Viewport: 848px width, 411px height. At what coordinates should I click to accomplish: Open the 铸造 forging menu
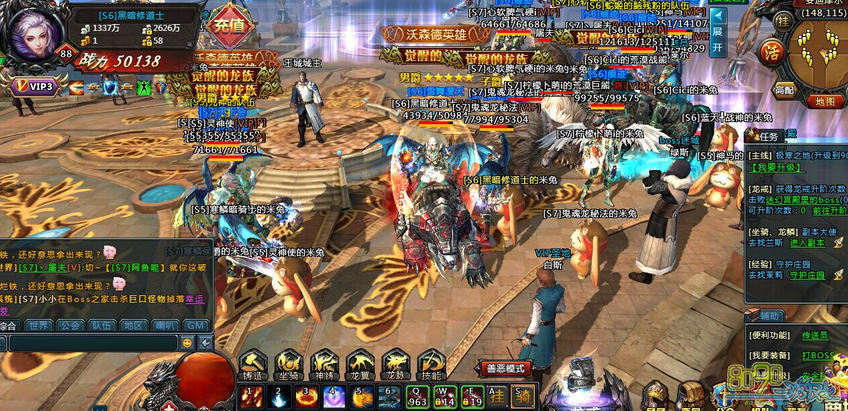coord(253,367)
